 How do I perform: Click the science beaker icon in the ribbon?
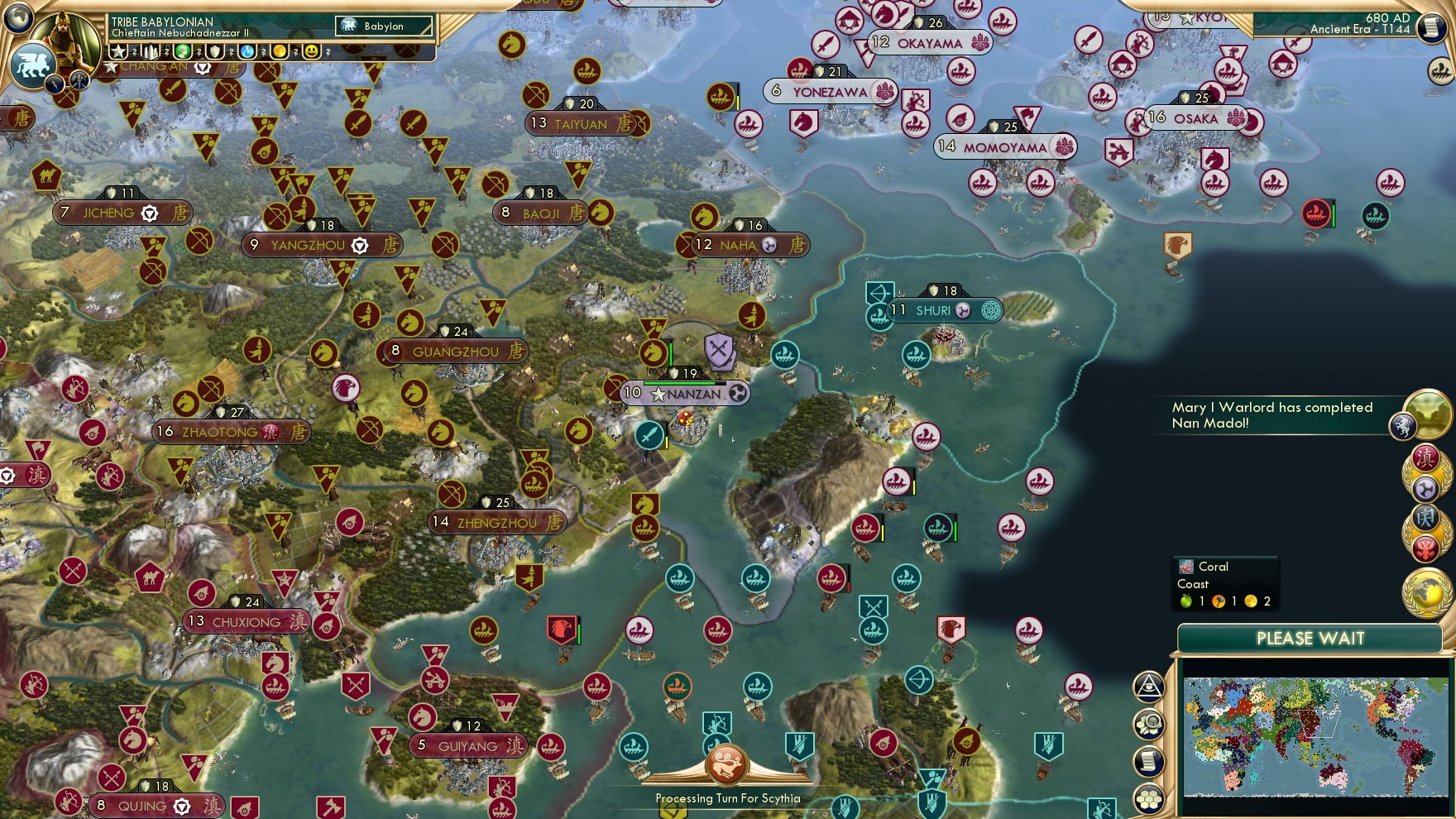(246, 51)
